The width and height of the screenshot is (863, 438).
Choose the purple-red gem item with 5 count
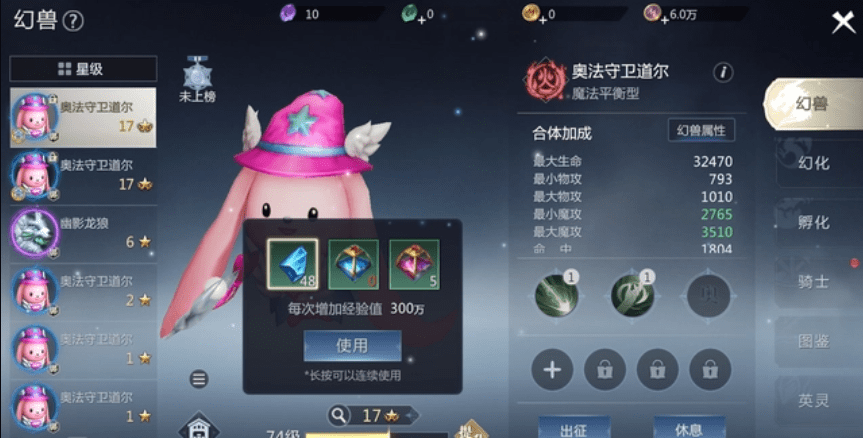tap(413, 264)
